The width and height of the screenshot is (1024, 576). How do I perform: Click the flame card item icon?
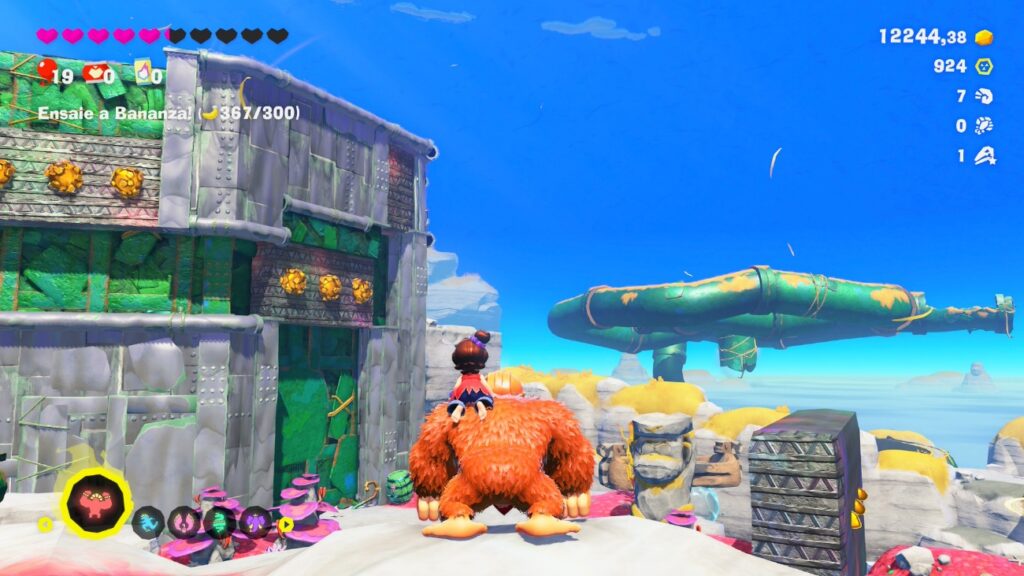coord(143,71)
